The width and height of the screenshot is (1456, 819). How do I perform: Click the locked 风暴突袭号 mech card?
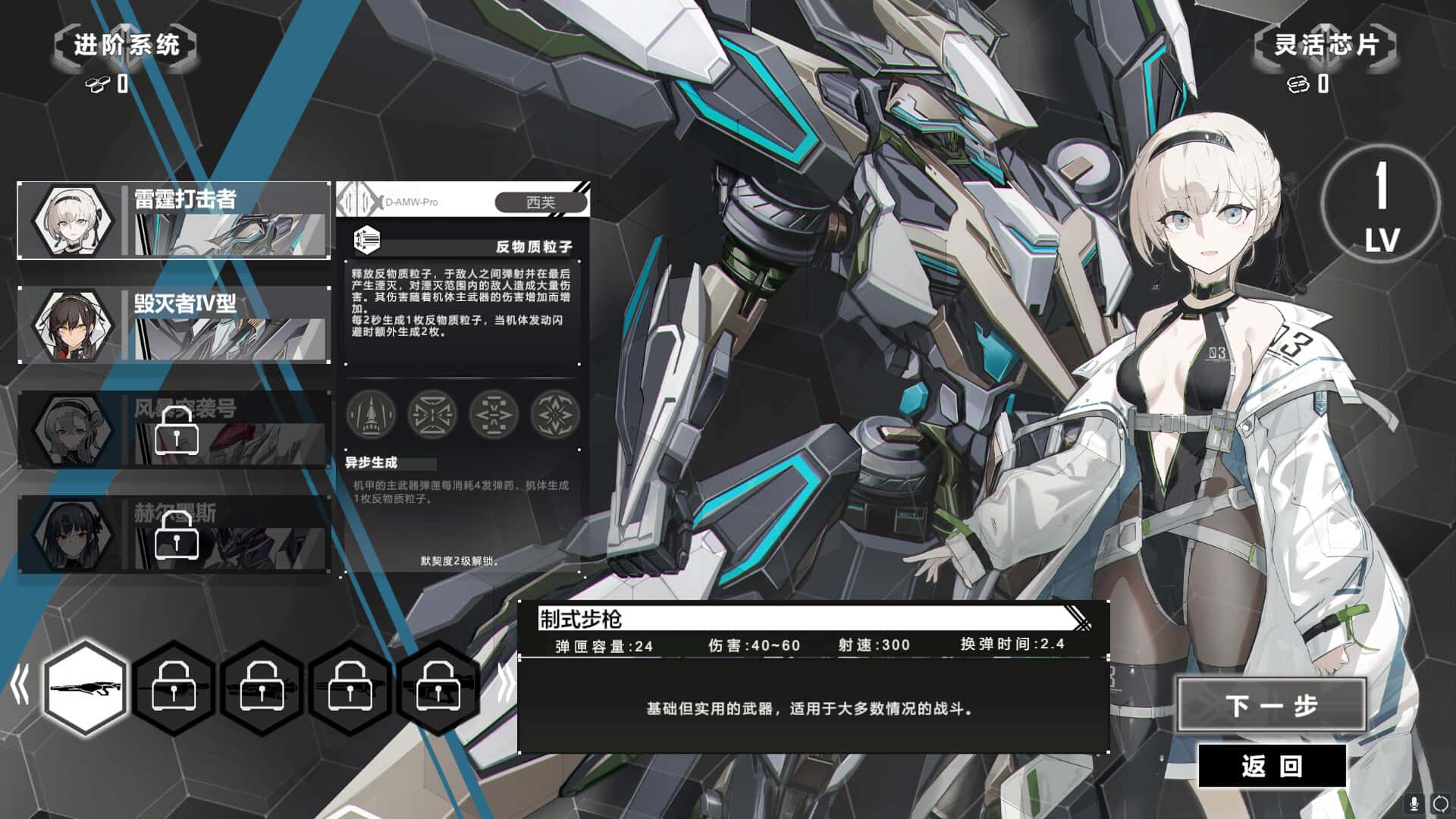174,429
